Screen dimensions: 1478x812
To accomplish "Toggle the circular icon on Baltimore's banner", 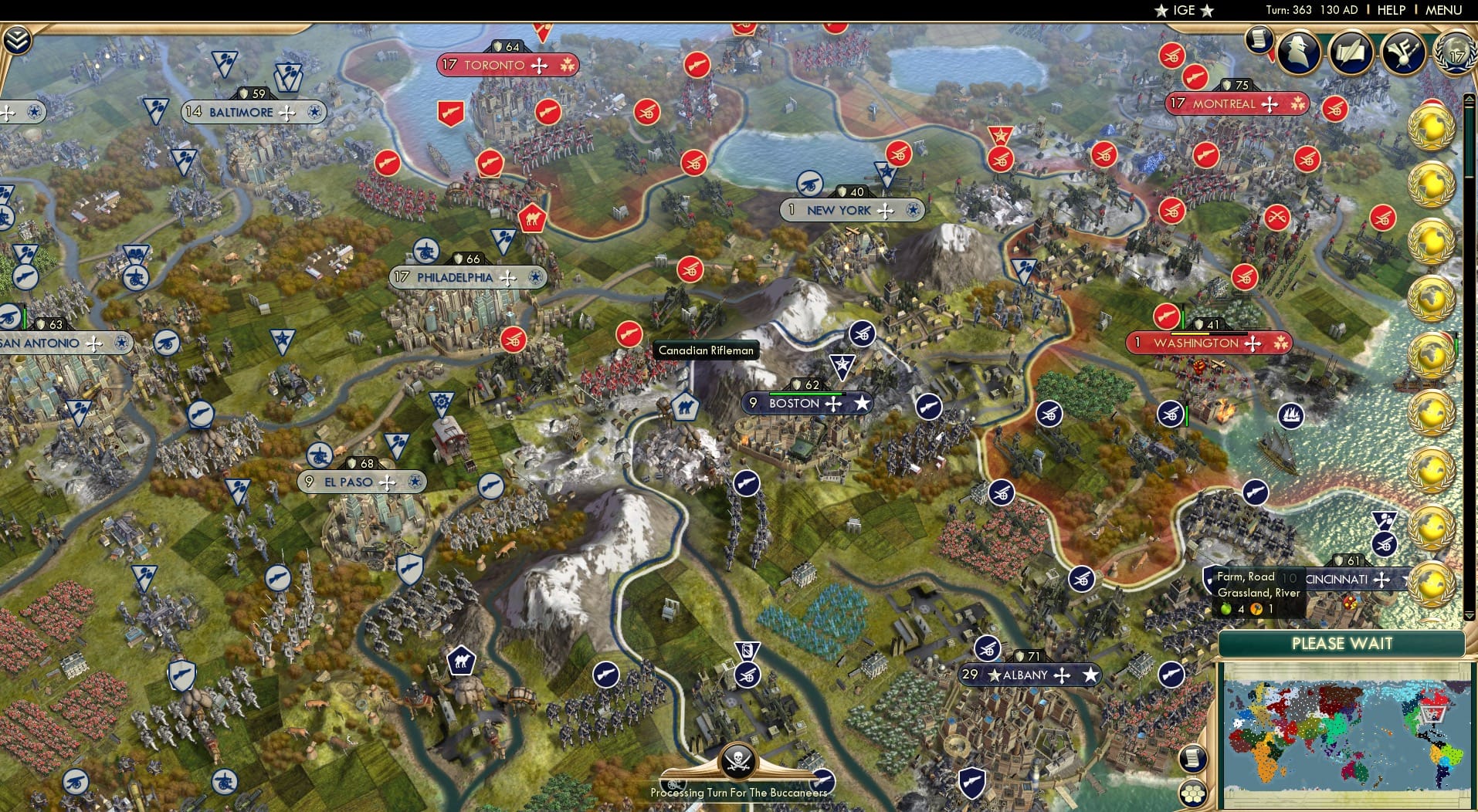I will tap(314, 113).
